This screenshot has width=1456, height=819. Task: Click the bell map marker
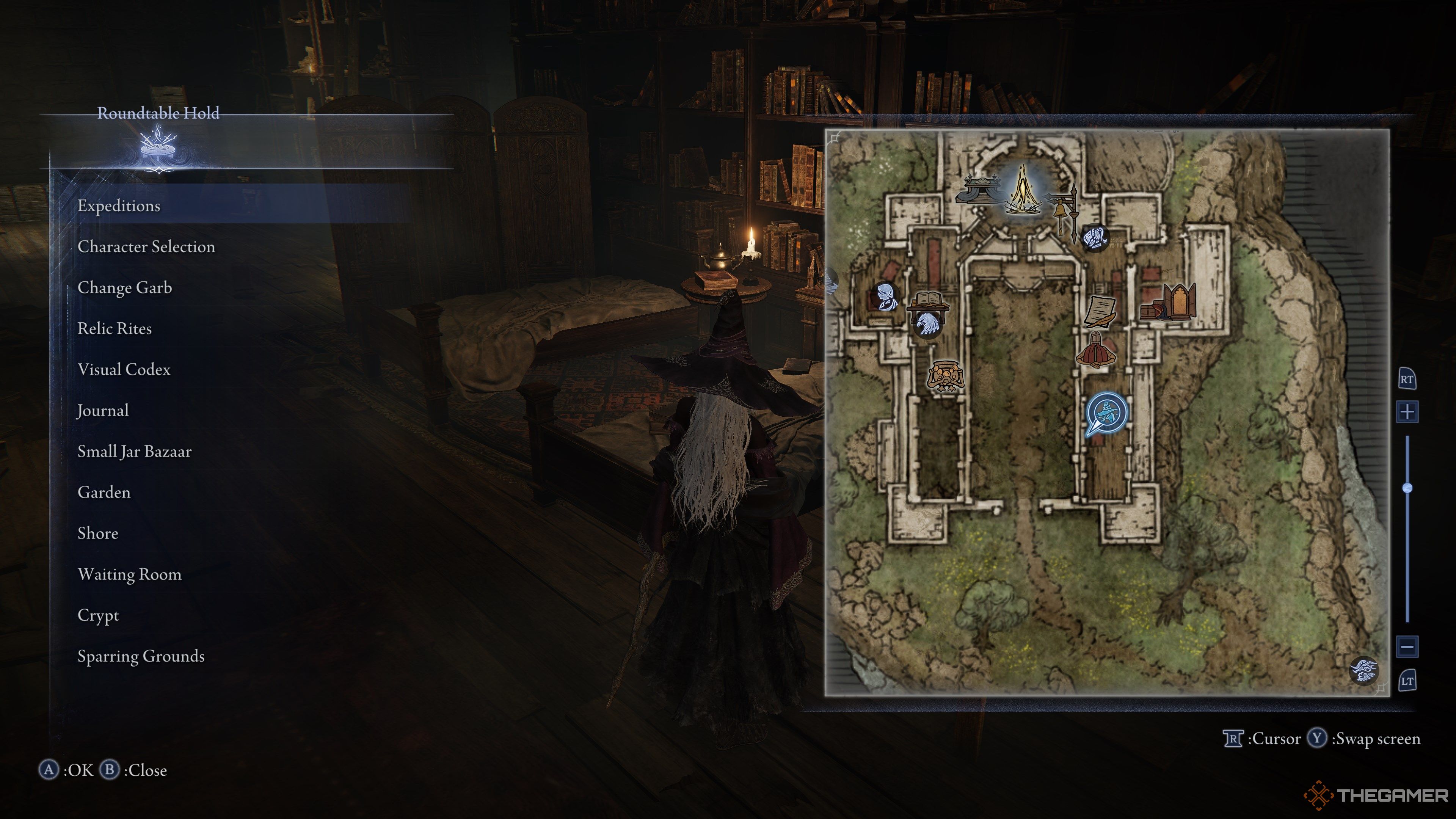(1062, 212)
